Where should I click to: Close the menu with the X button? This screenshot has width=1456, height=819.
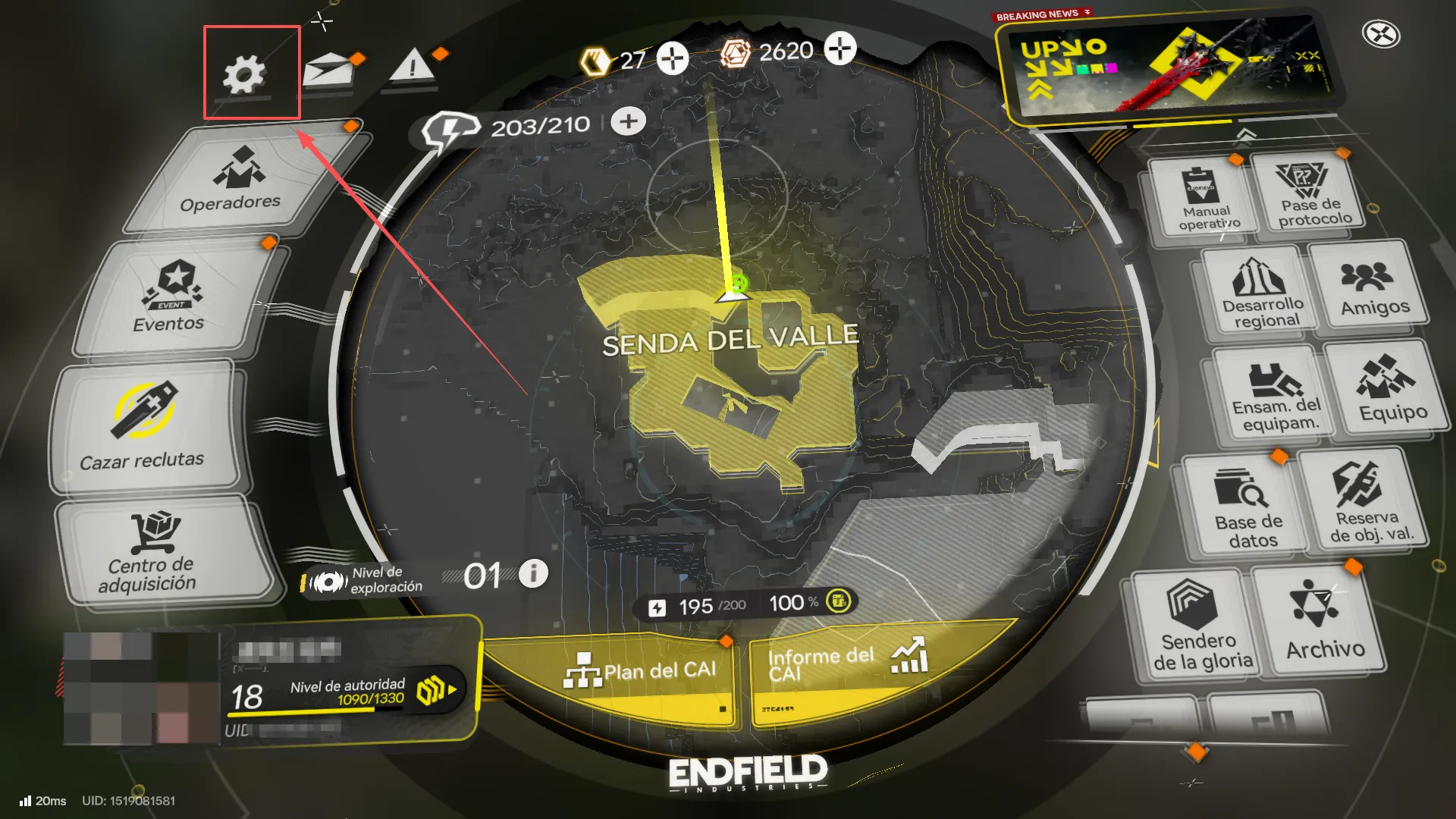pos(1380,34)
